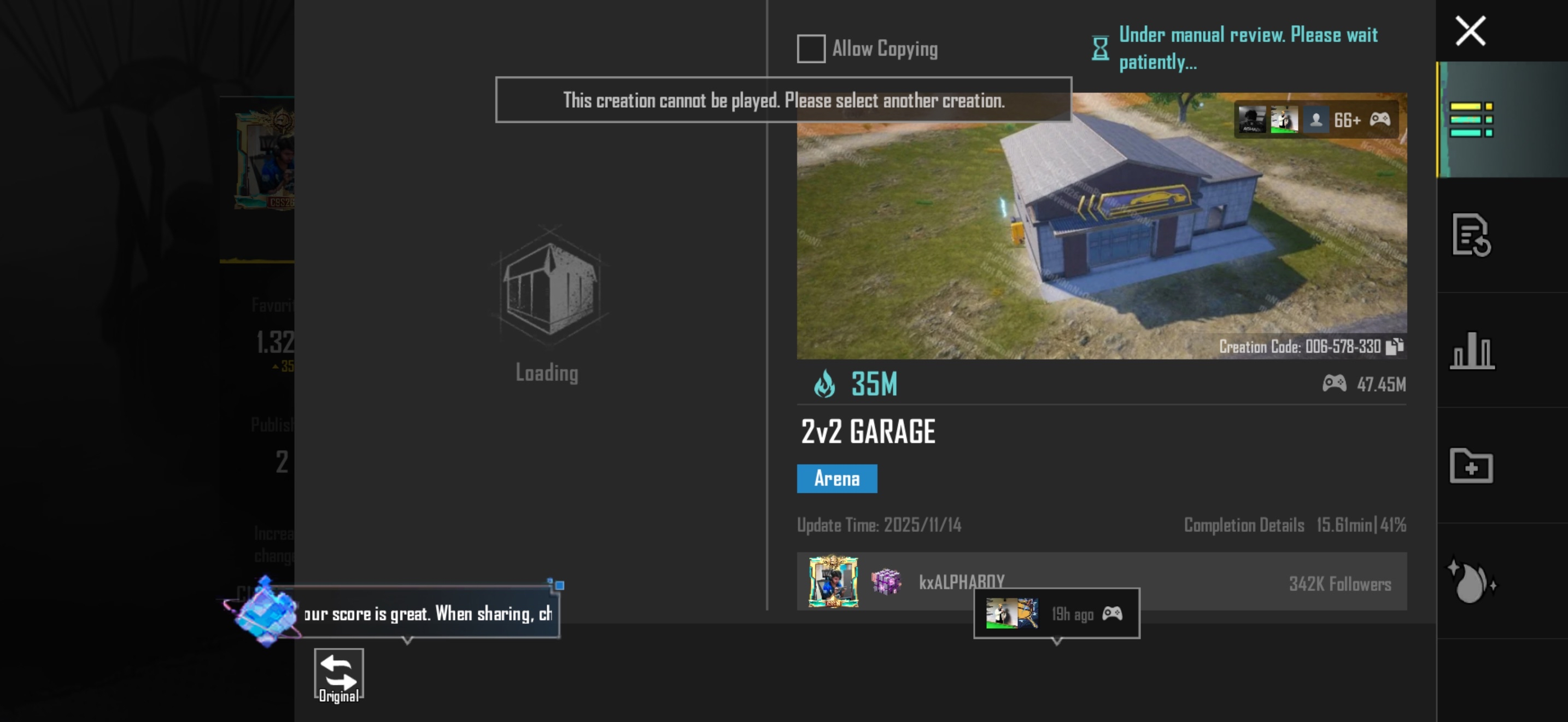The image size is (1568, 722).
Task: Open the document history sidebar tab
Action: (x=1471, y=235)
